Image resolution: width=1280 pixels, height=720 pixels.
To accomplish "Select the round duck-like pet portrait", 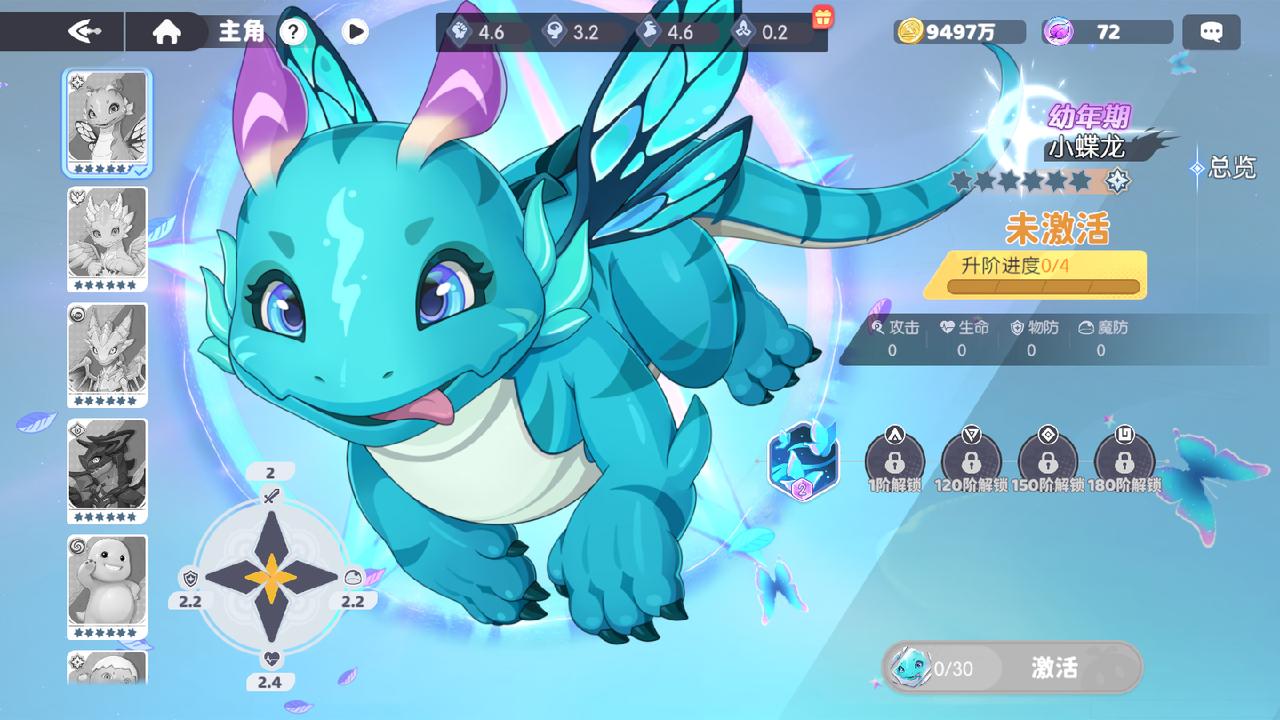I will [107, 585].
